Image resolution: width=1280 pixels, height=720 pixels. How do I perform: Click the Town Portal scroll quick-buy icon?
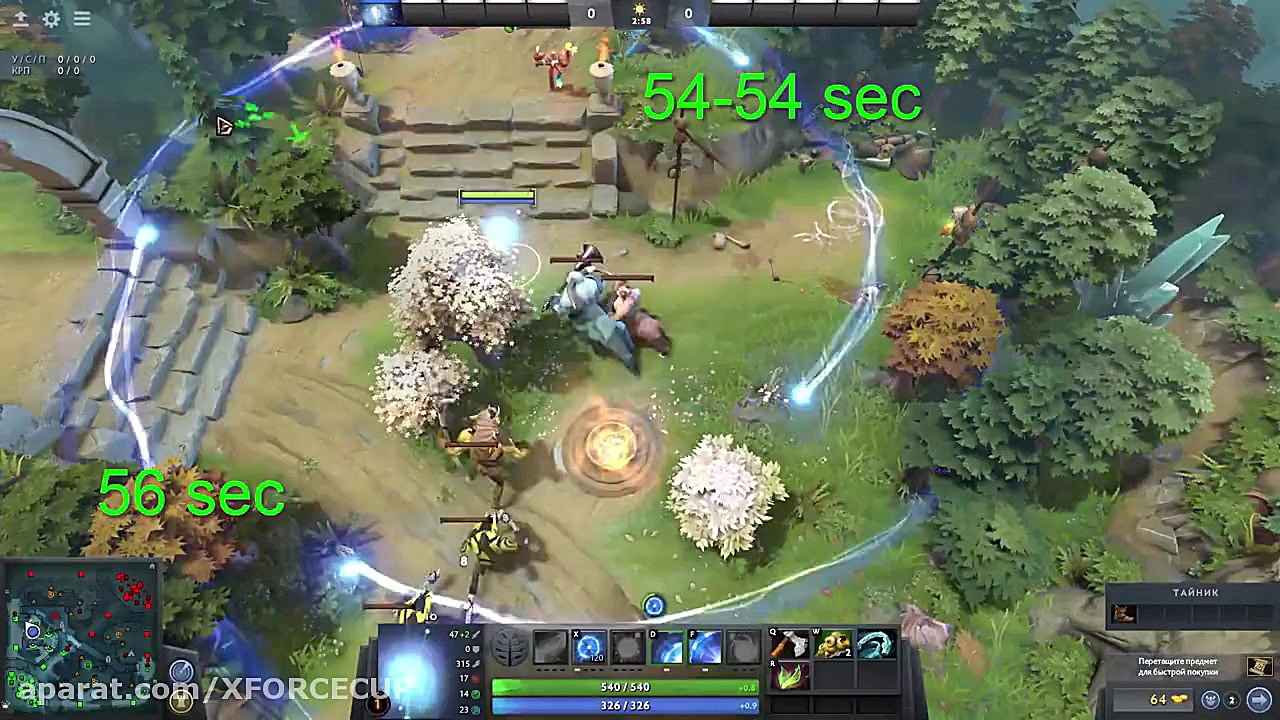[1260, 666]
